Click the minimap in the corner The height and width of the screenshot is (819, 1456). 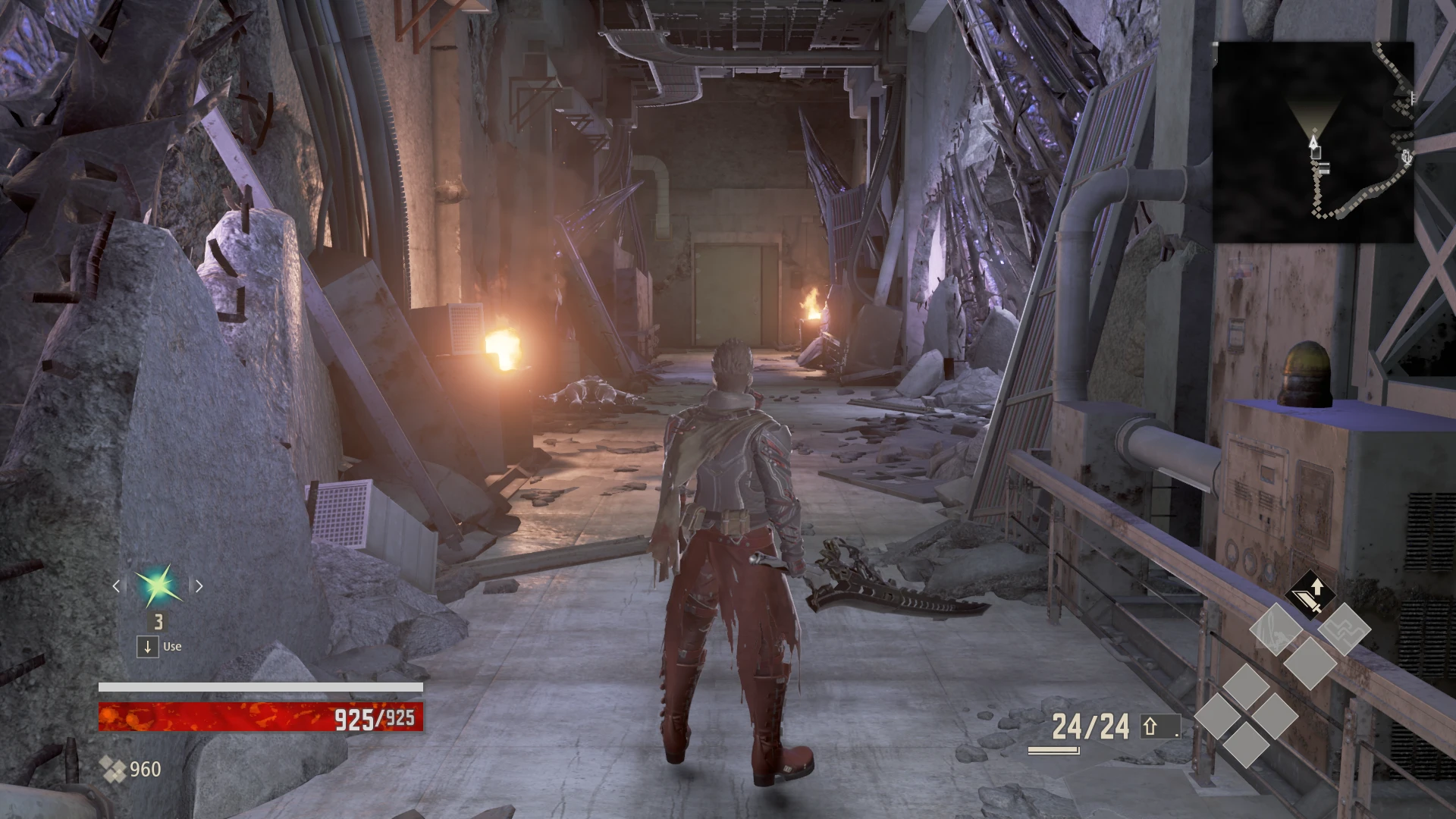tap(1313, 142)
